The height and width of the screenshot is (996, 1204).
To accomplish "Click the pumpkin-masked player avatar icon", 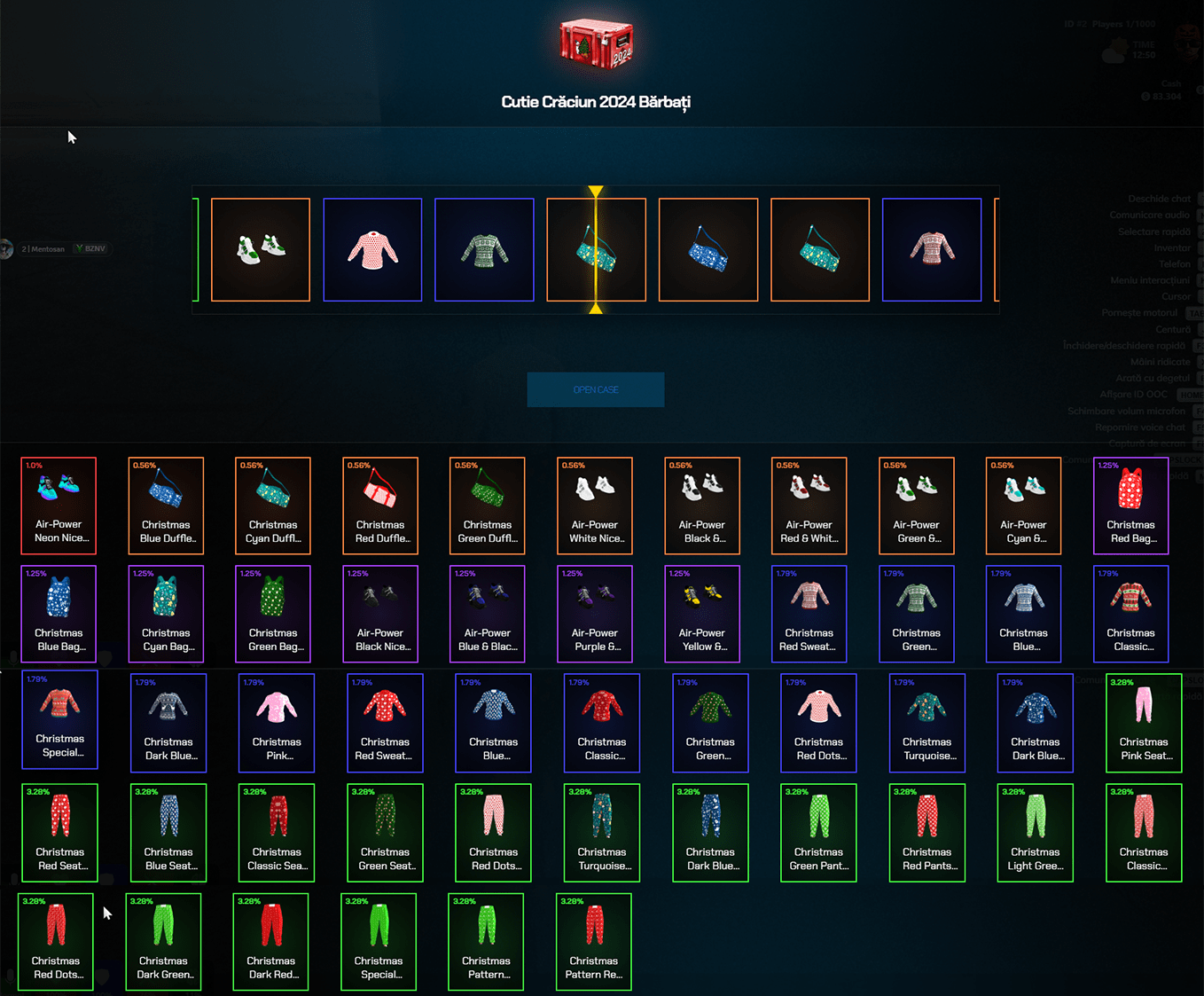I will point(1186,43).
